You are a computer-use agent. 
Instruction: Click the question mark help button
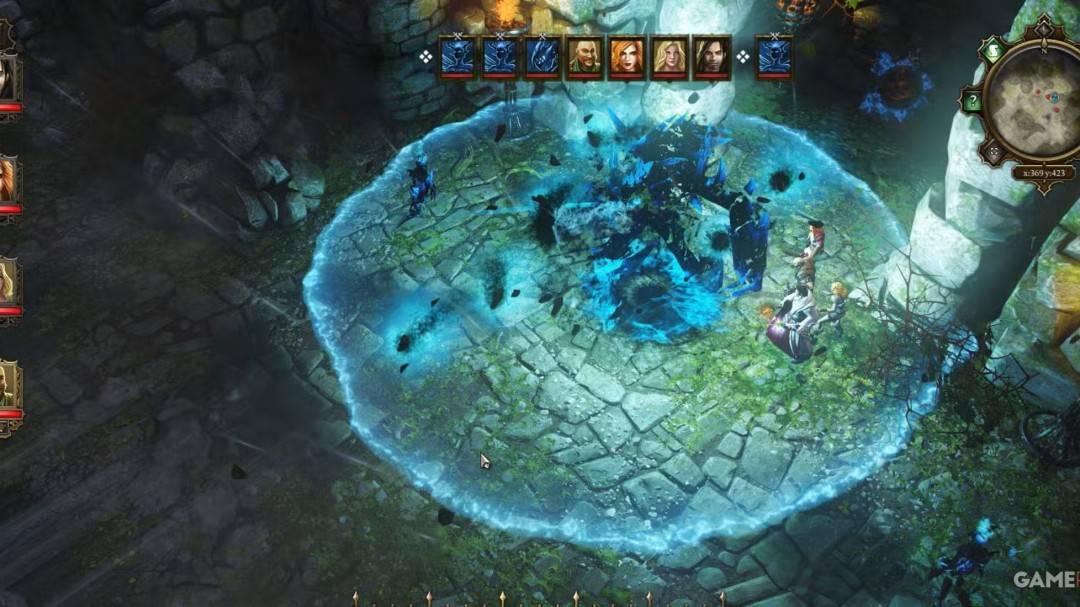coord(970,100)
